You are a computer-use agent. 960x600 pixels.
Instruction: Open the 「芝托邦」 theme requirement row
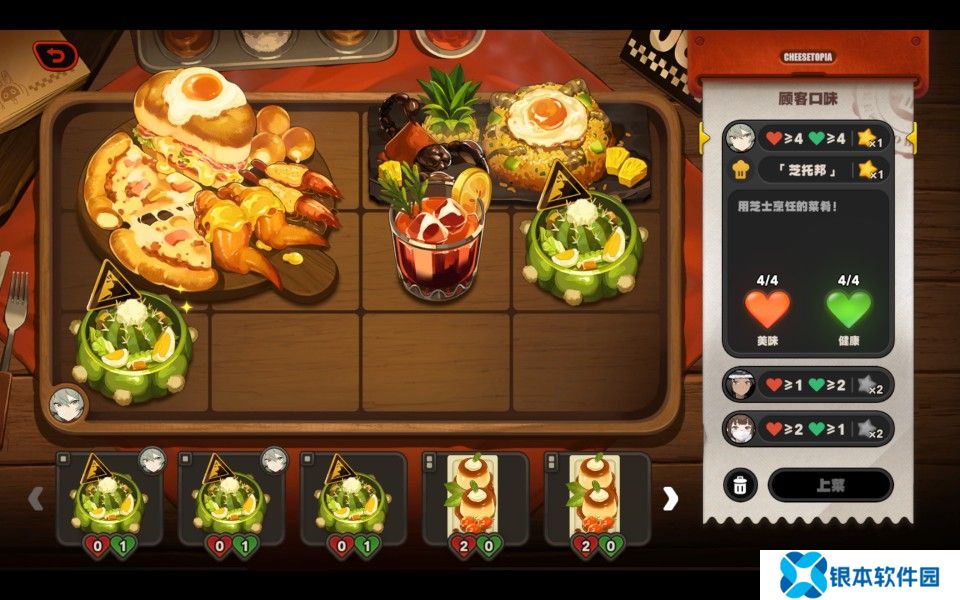807,169
